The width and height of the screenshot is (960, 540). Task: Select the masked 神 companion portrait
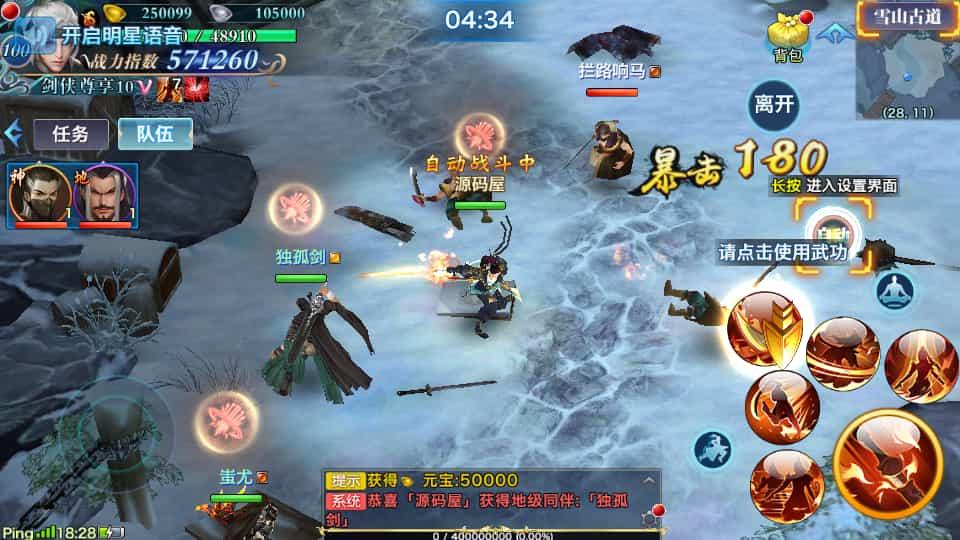40,196
